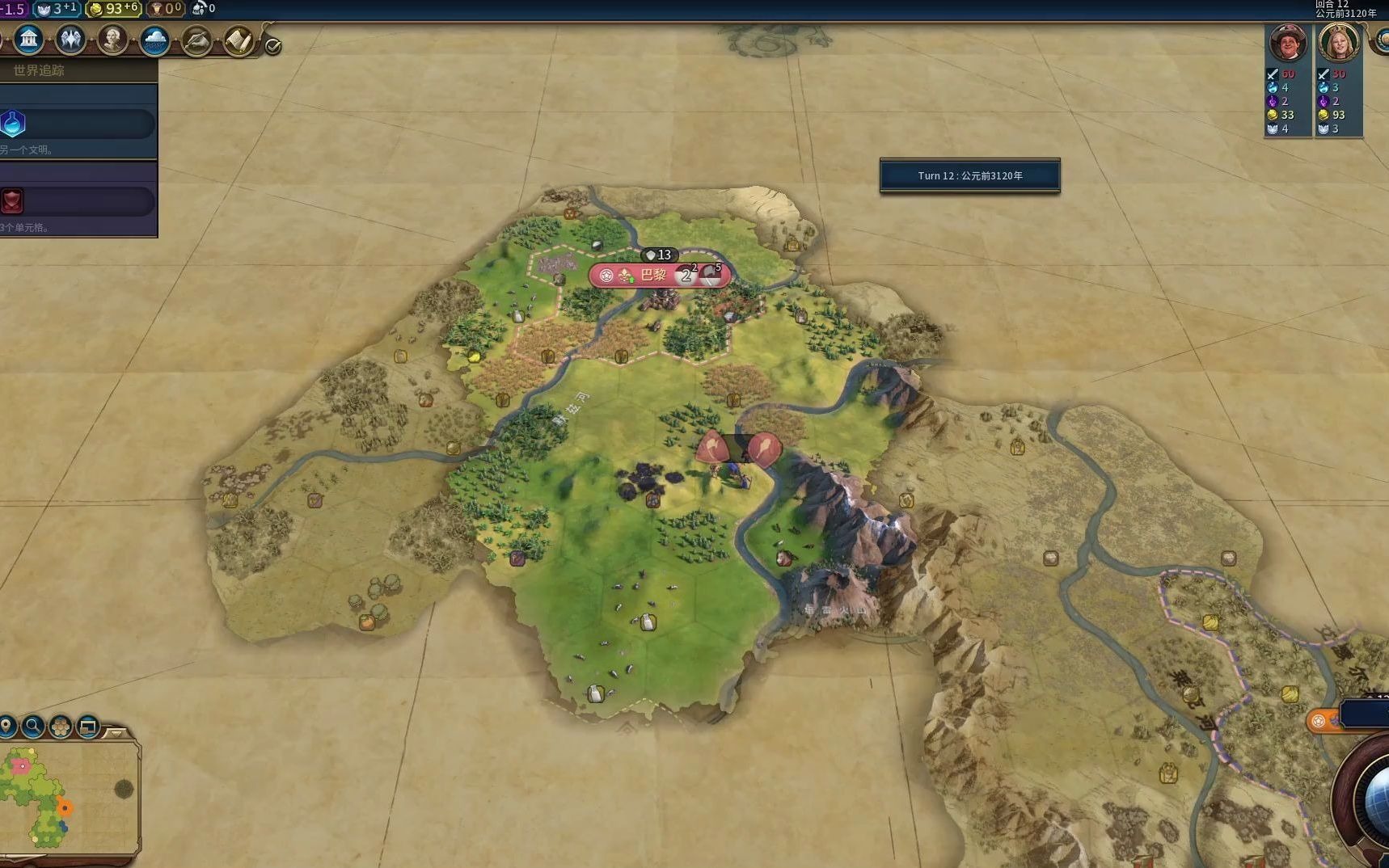The height and width of the screenshot is (868, 1389).
Task: Open map search magnifying glass
Action: point(33,726)
